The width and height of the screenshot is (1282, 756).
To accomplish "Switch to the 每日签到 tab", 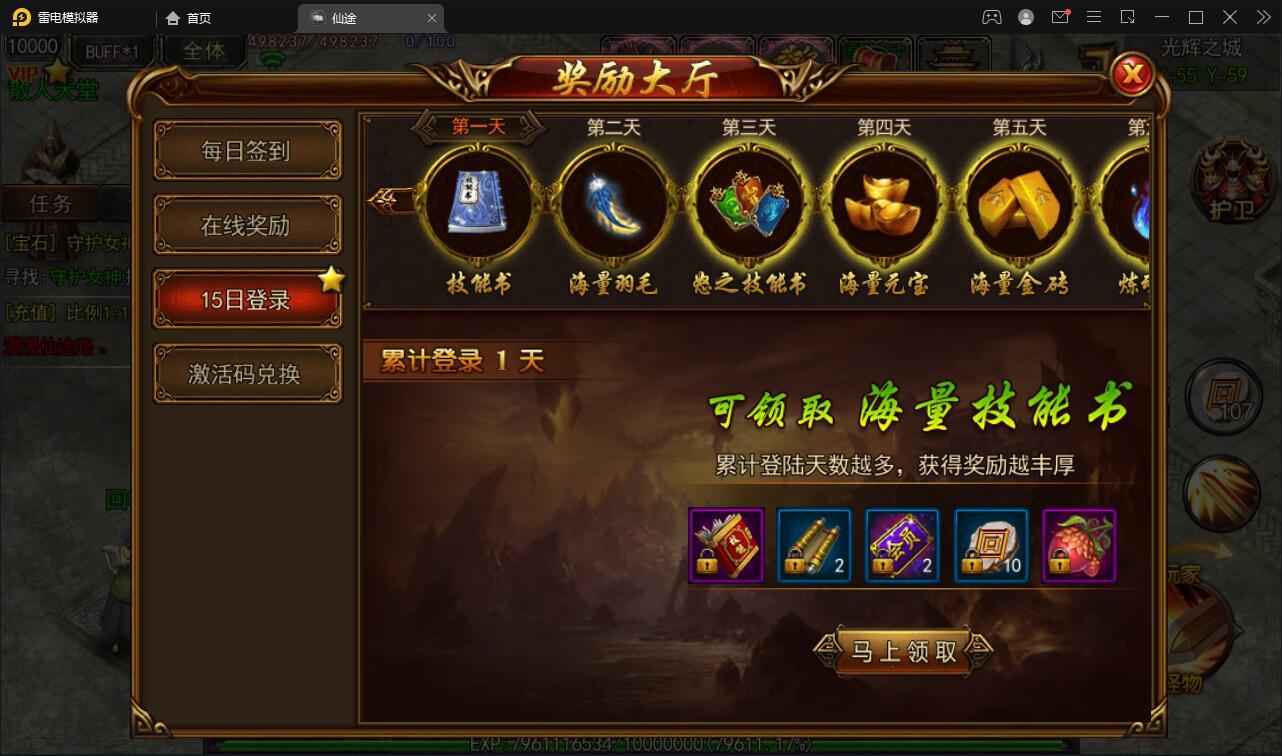I will tap(246, 150).
